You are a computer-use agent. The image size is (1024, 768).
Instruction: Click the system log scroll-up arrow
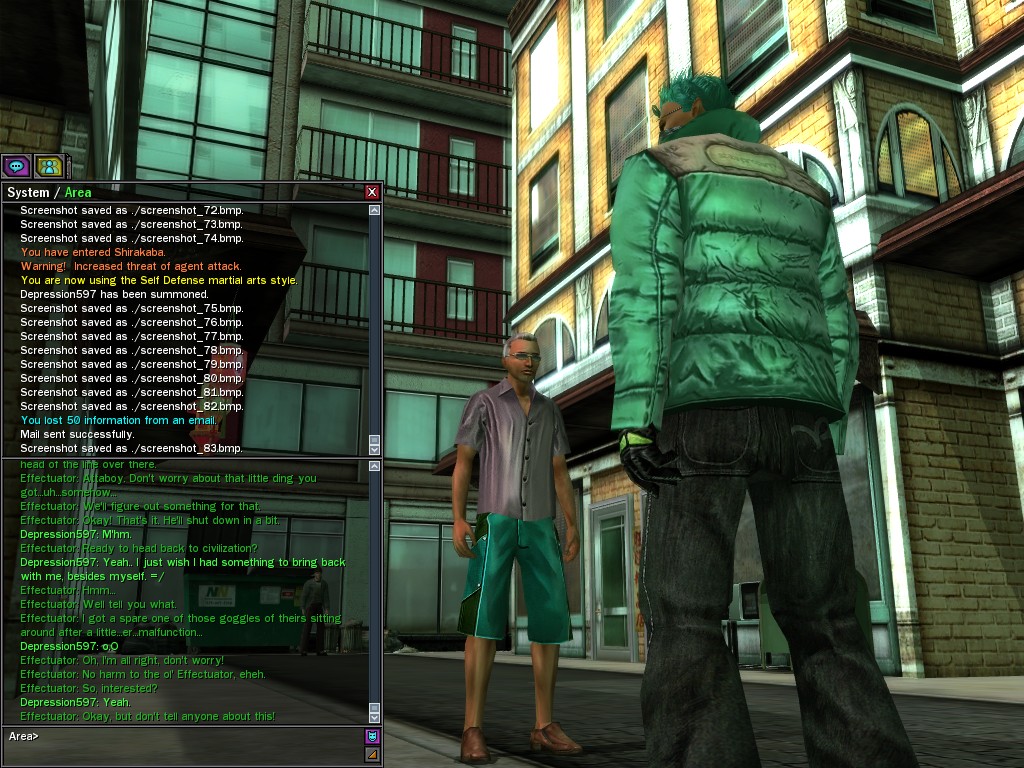pyautogui.click(x=375, y=210)
